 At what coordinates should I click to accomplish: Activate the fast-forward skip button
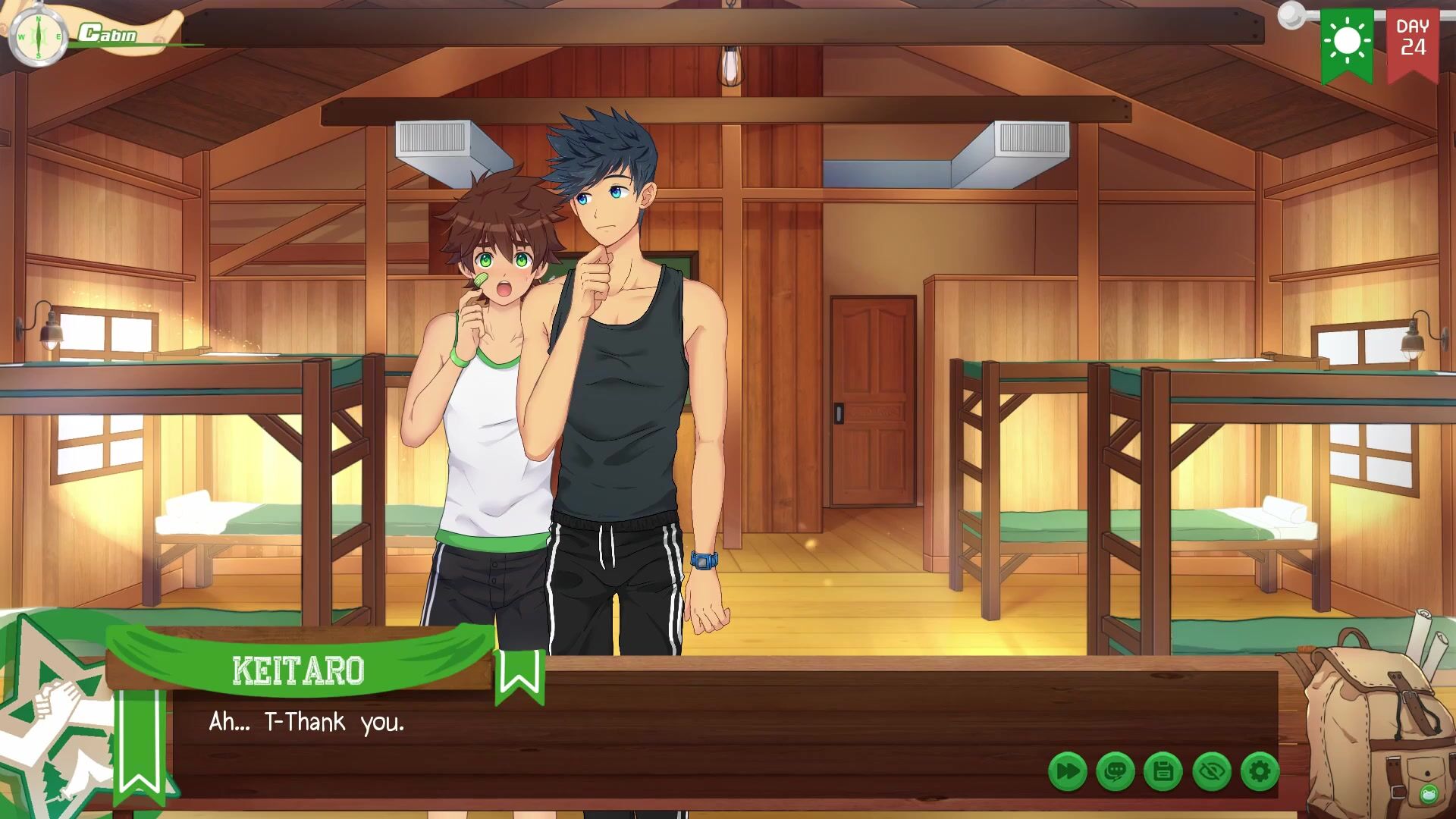pos(1067,772)
